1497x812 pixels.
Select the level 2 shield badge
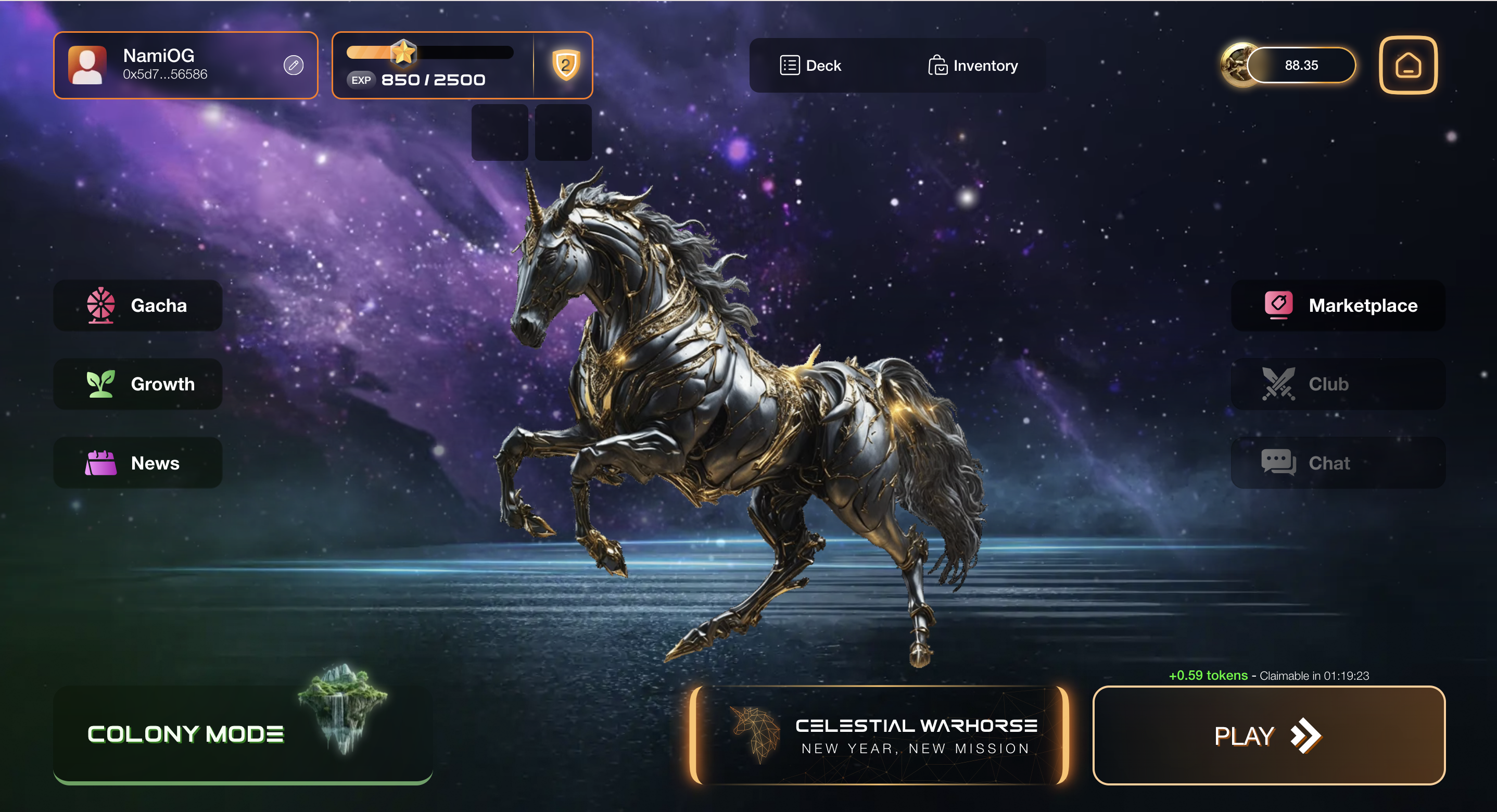[x=565, y=65]
